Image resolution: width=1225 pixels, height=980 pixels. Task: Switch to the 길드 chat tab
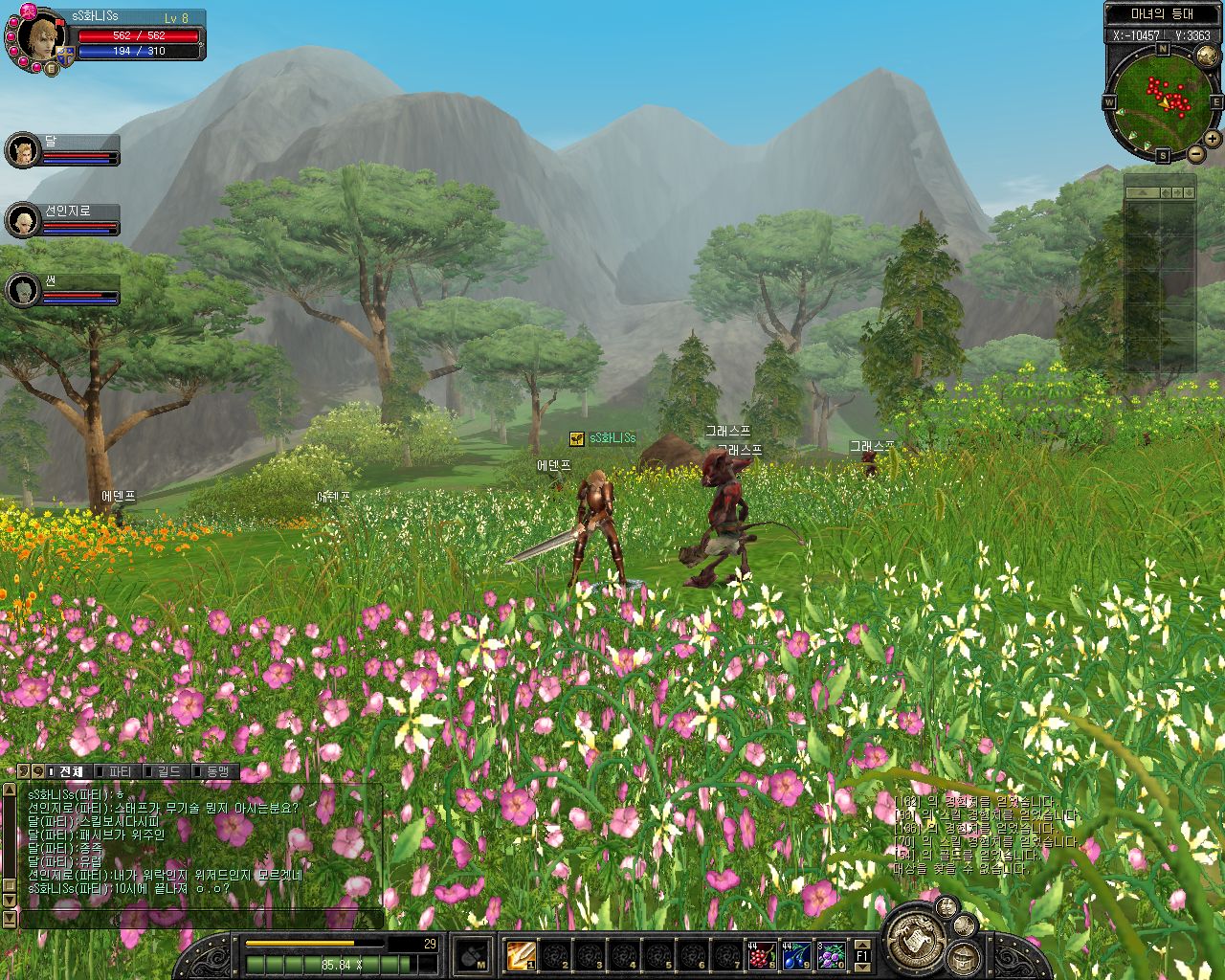pos(167,771)
